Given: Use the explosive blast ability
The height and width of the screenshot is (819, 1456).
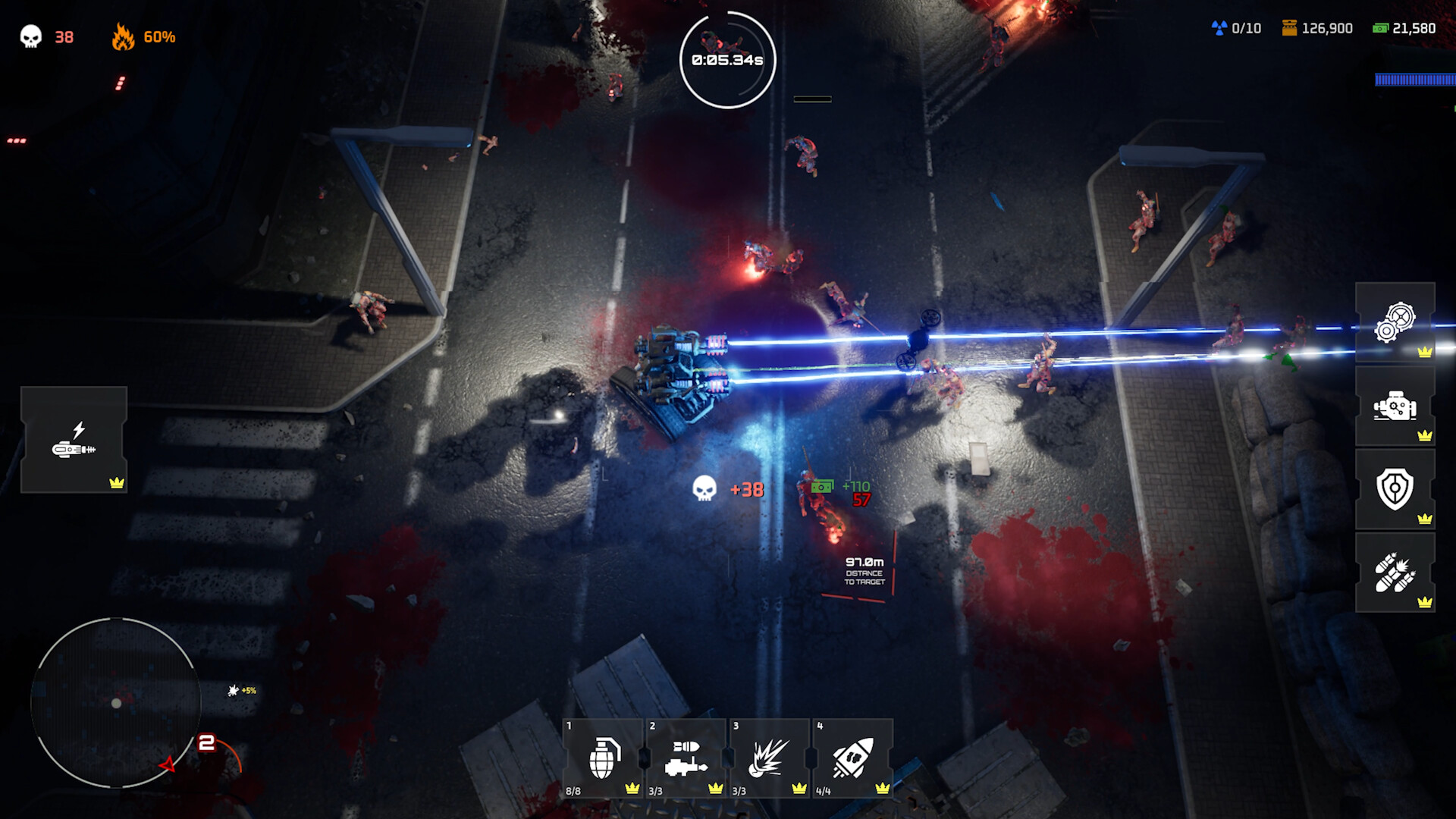Looking at the screenshot, I should 769,758.
